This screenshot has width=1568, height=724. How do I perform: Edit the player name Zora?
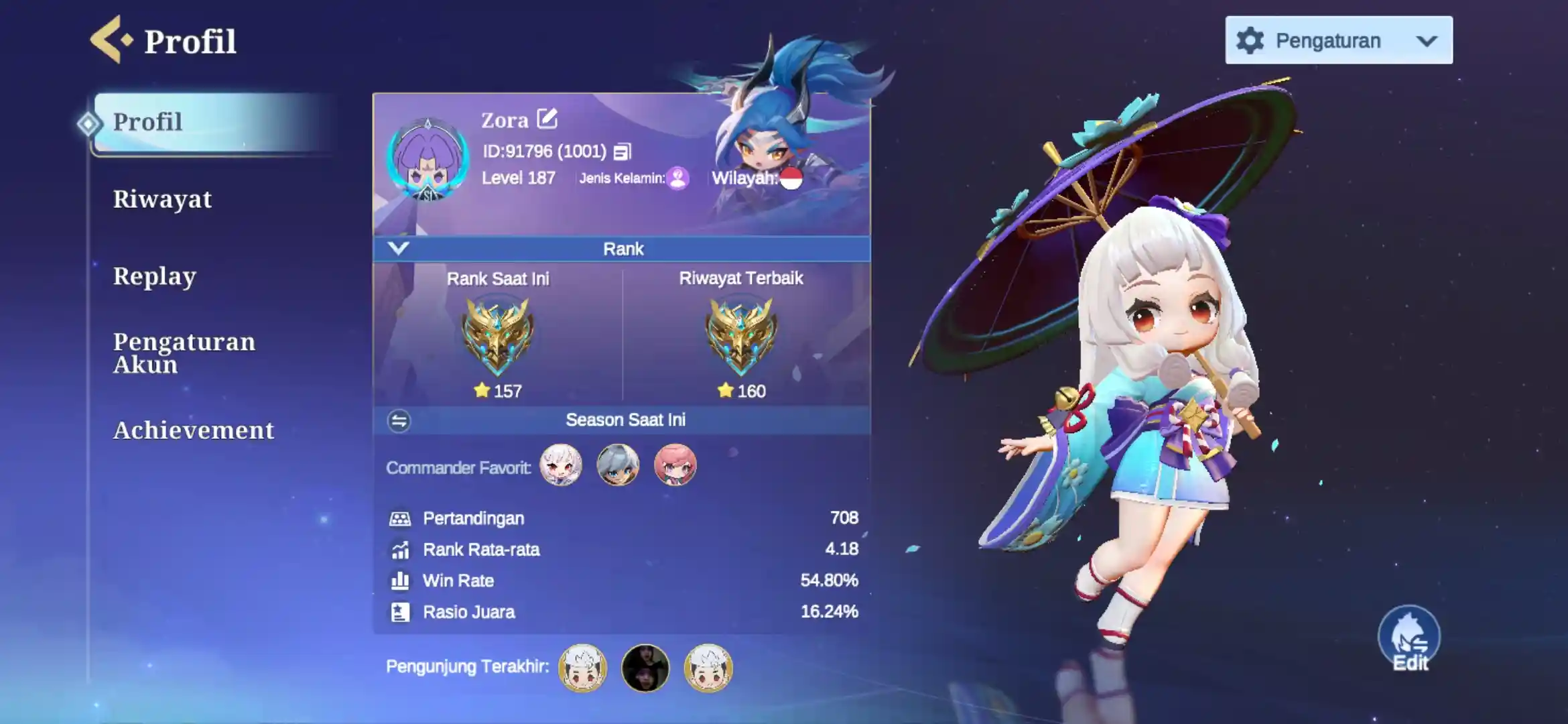(547, 119)
